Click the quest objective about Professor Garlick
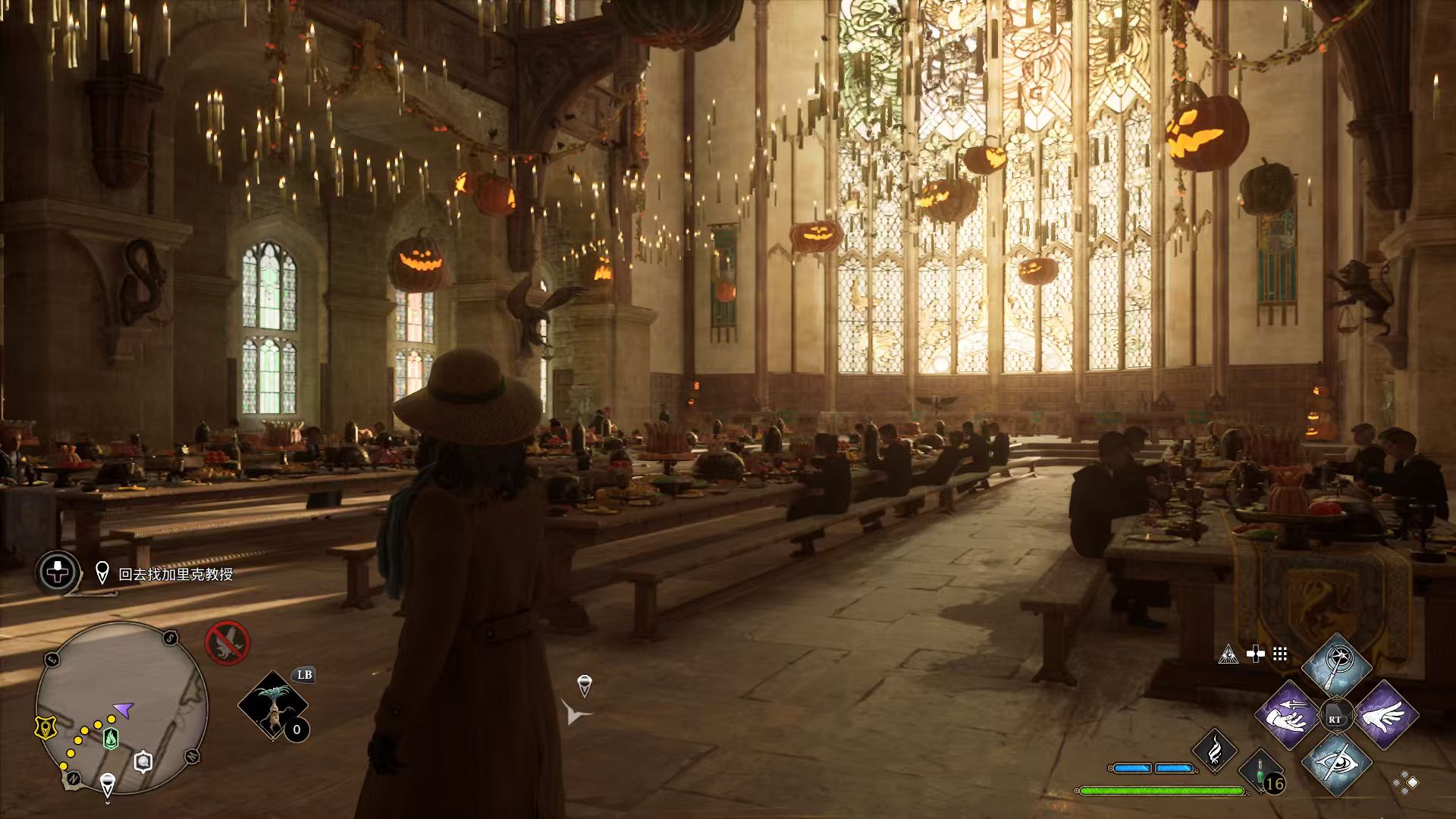The width and height of the screenshot is (1456, 819). 175,575
